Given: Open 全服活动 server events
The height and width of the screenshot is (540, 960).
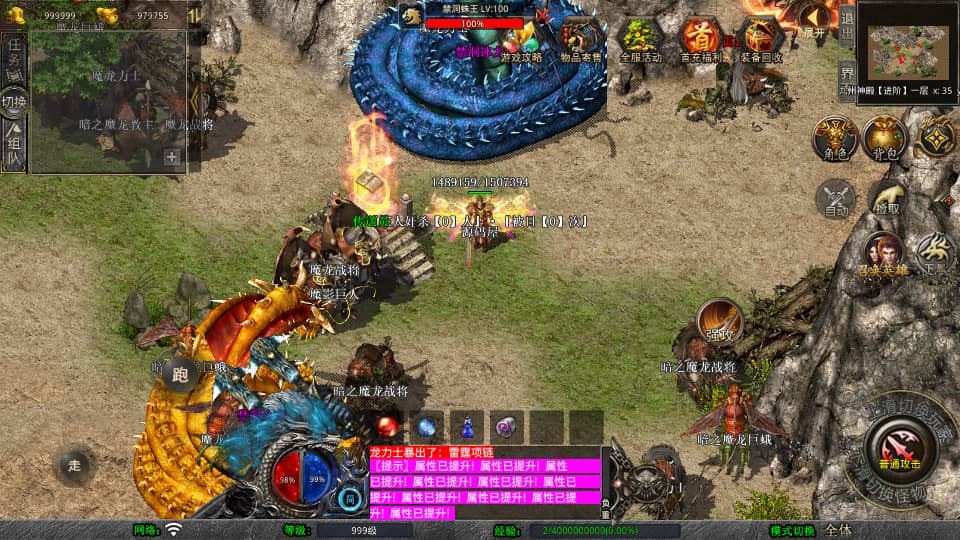Looking at the screenshot, I should click(641, 40).
